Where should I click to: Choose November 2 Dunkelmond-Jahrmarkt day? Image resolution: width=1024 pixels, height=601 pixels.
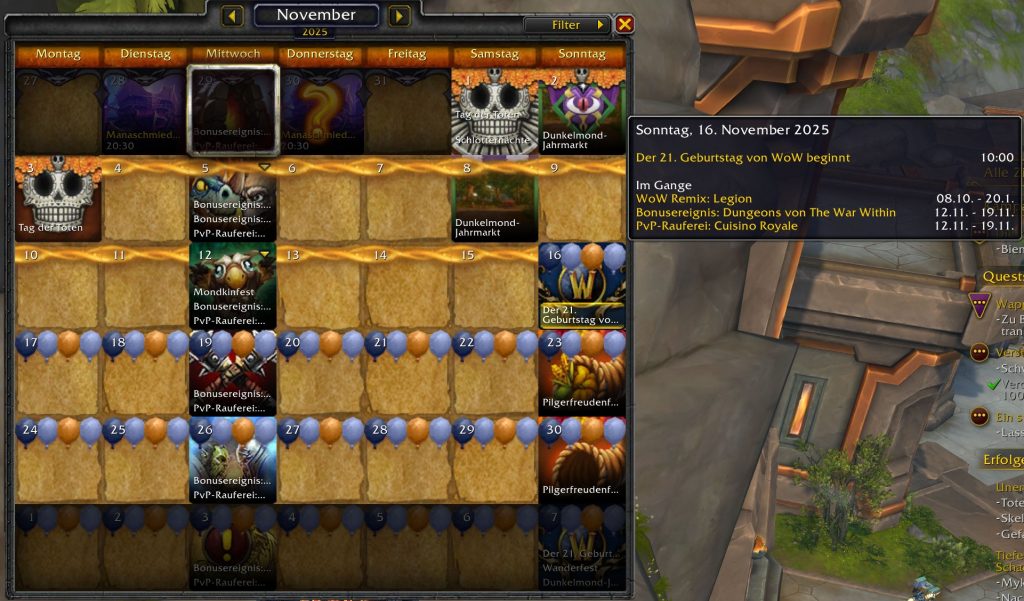(582, 111)
